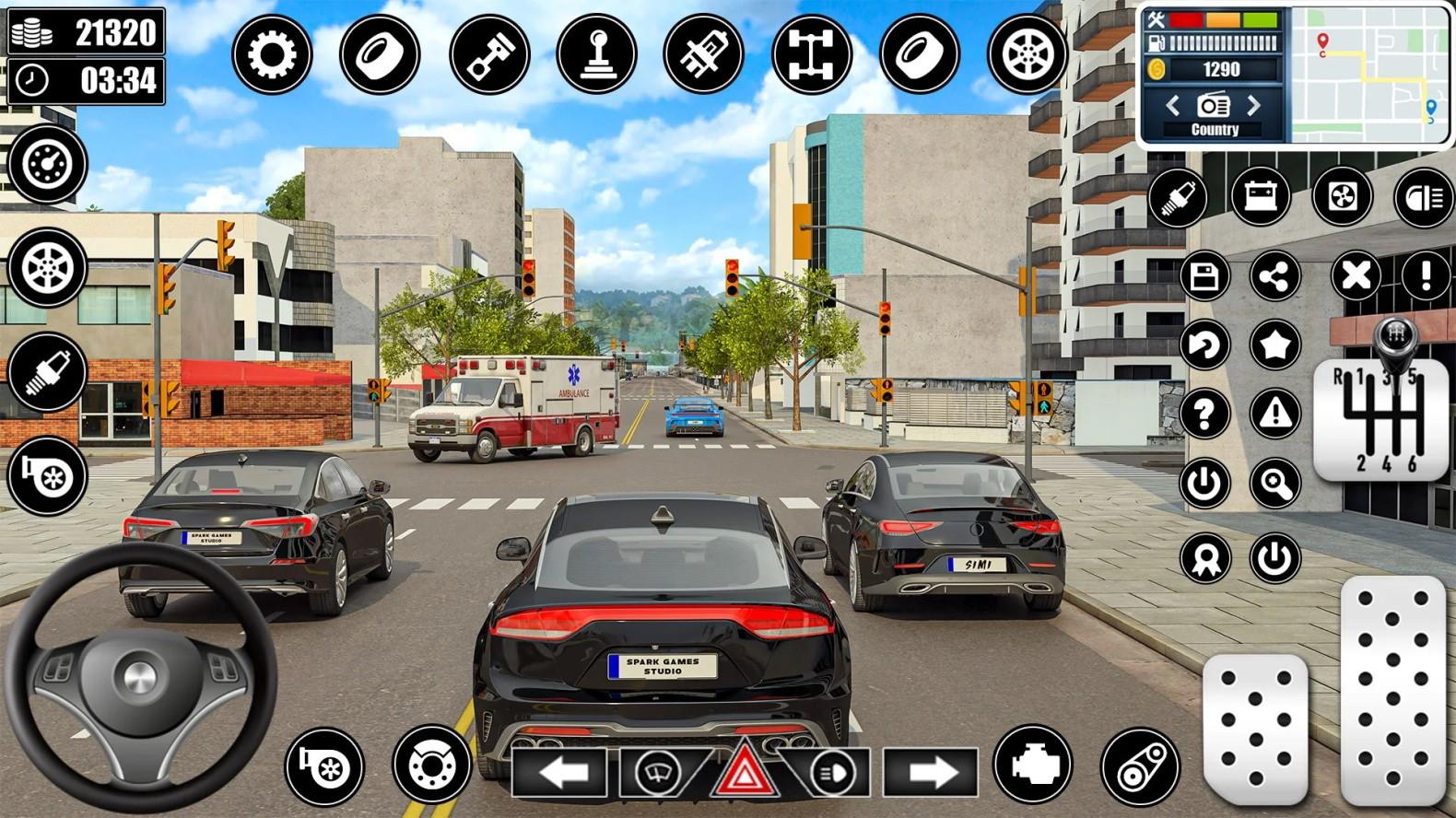This screenshot has height=818, width=1456.
Task: Tap the speedometer gauge icon
Action: (47, 164)
